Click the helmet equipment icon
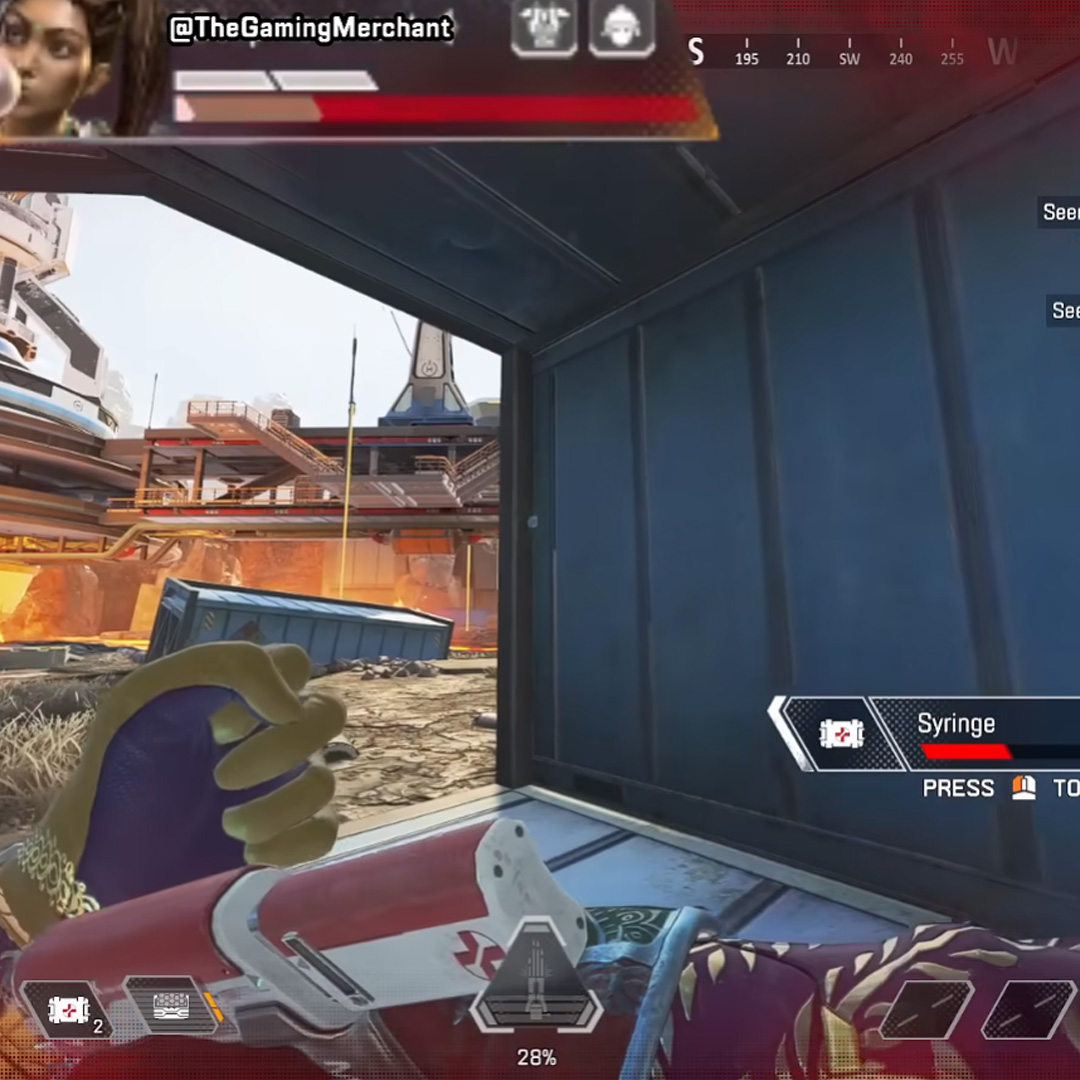This screenshot has width=1080, height=1080. (x=620, y=27)
